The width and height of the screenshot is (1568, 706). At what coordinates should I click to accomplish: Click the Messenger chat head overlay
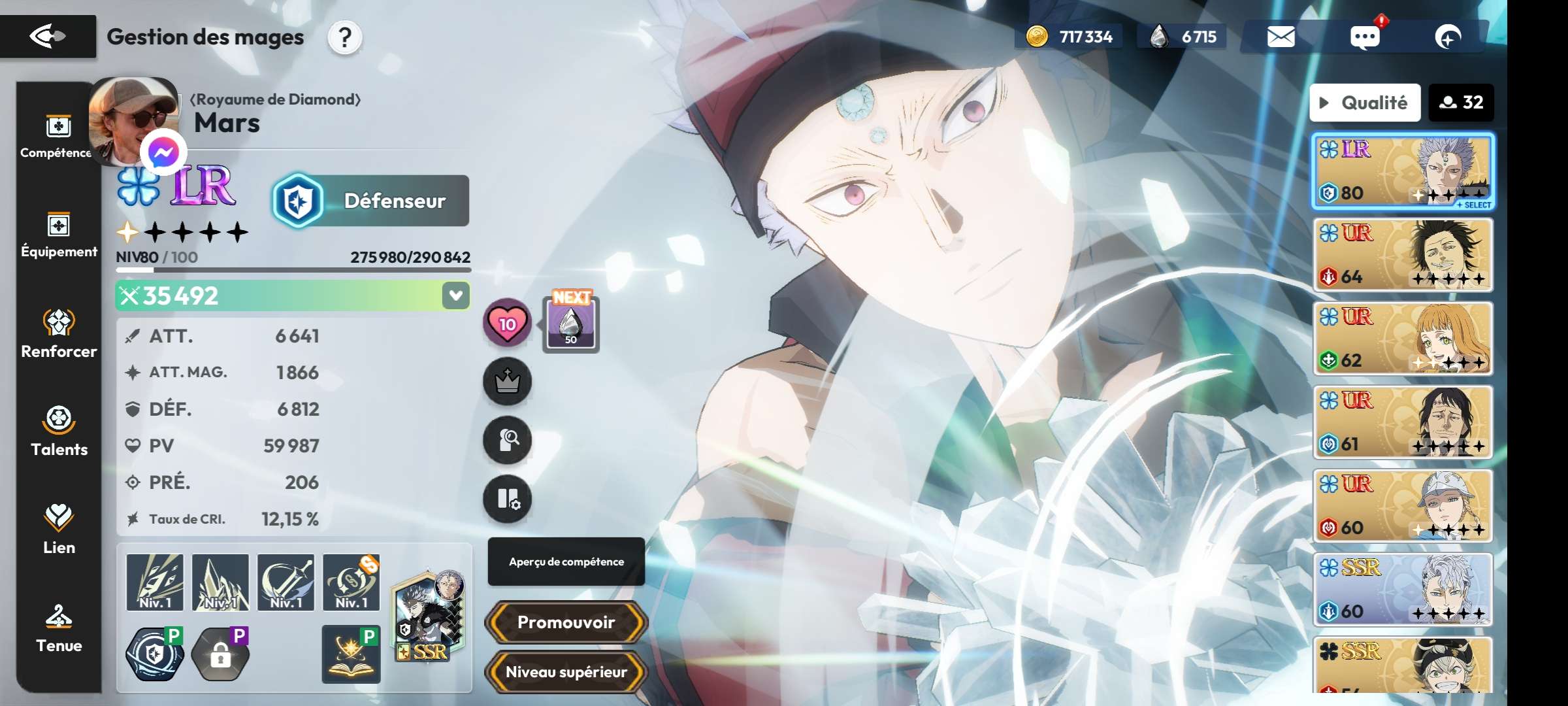point(163,153)
